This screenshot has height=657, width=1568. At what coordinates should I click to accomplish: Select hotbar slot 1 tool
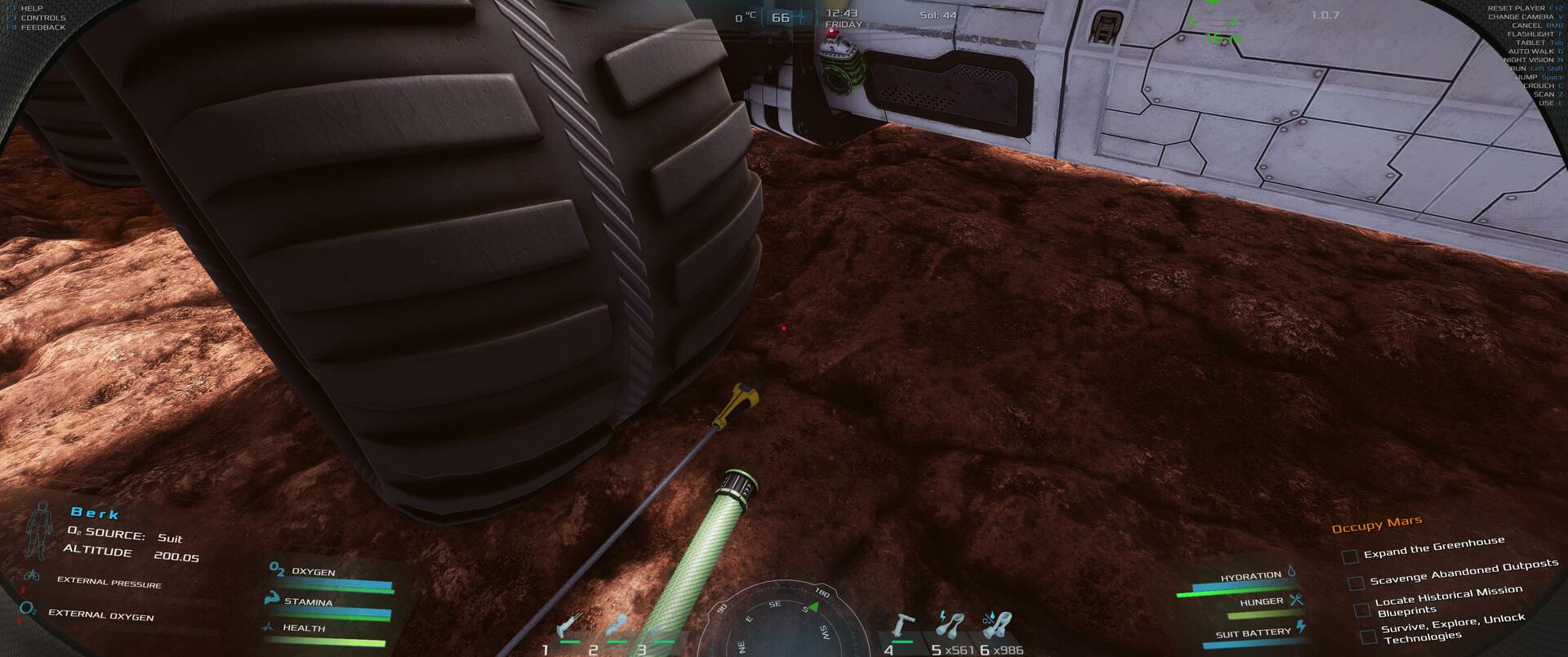(568, 628)
